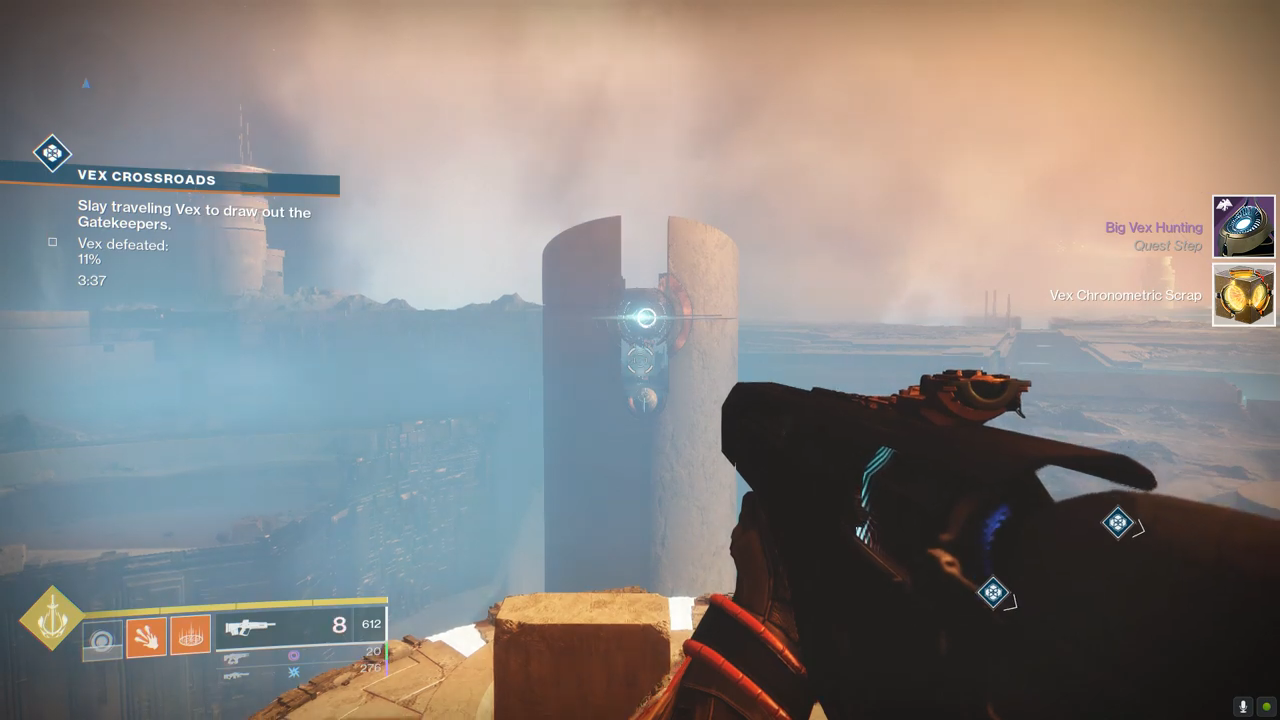Use the orange hand melee ability icon

[x=146, y=637]
